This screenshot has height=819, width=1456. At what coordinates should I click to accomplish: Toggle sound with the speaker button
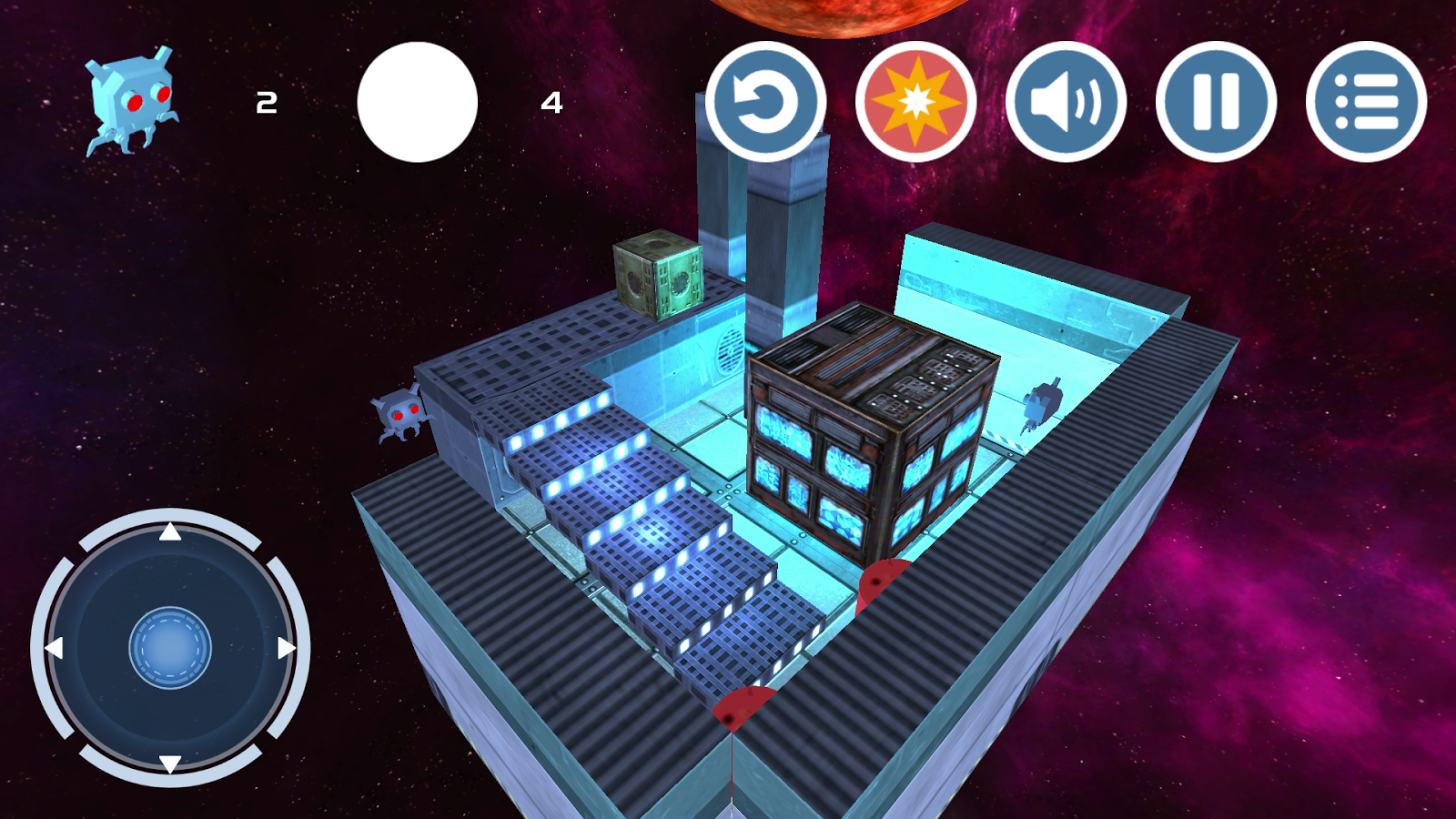(1066, 102)
